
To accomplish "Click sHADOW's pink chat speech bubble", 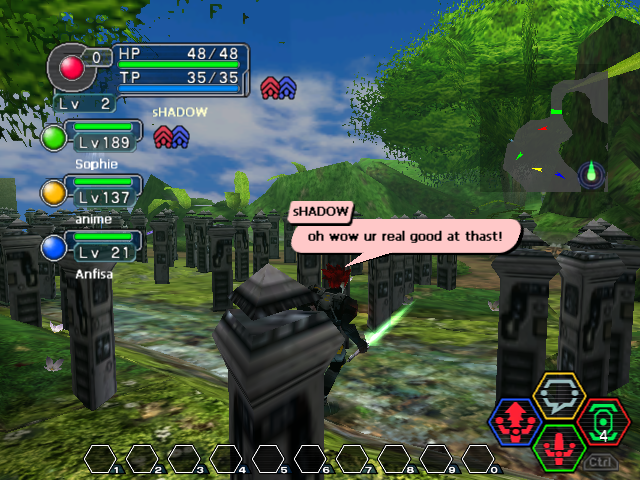I will point(408,238).
